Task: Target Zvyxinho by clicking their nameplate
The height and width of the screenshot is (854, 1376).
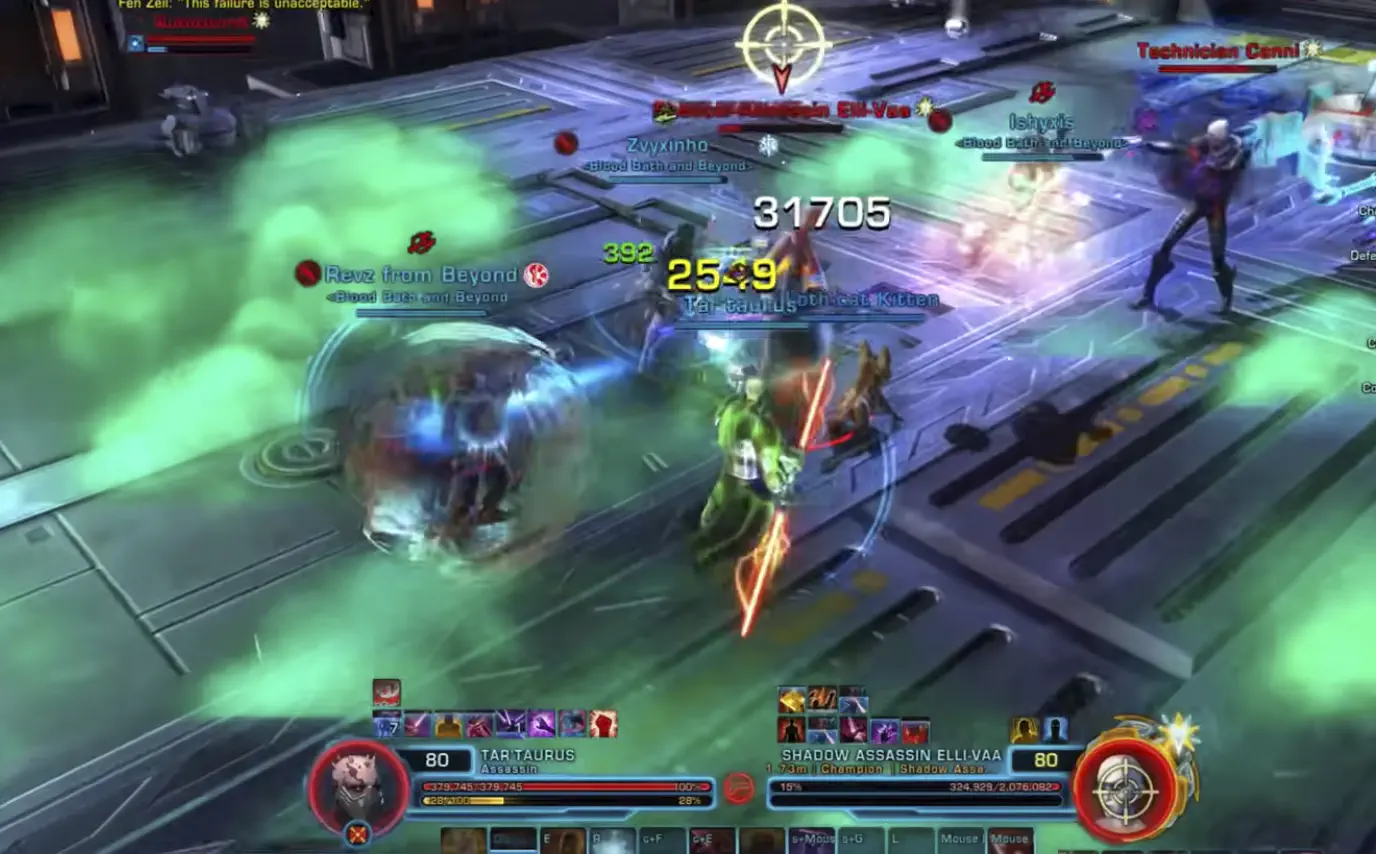Action: pyautogui.click(x=667, y=144)
